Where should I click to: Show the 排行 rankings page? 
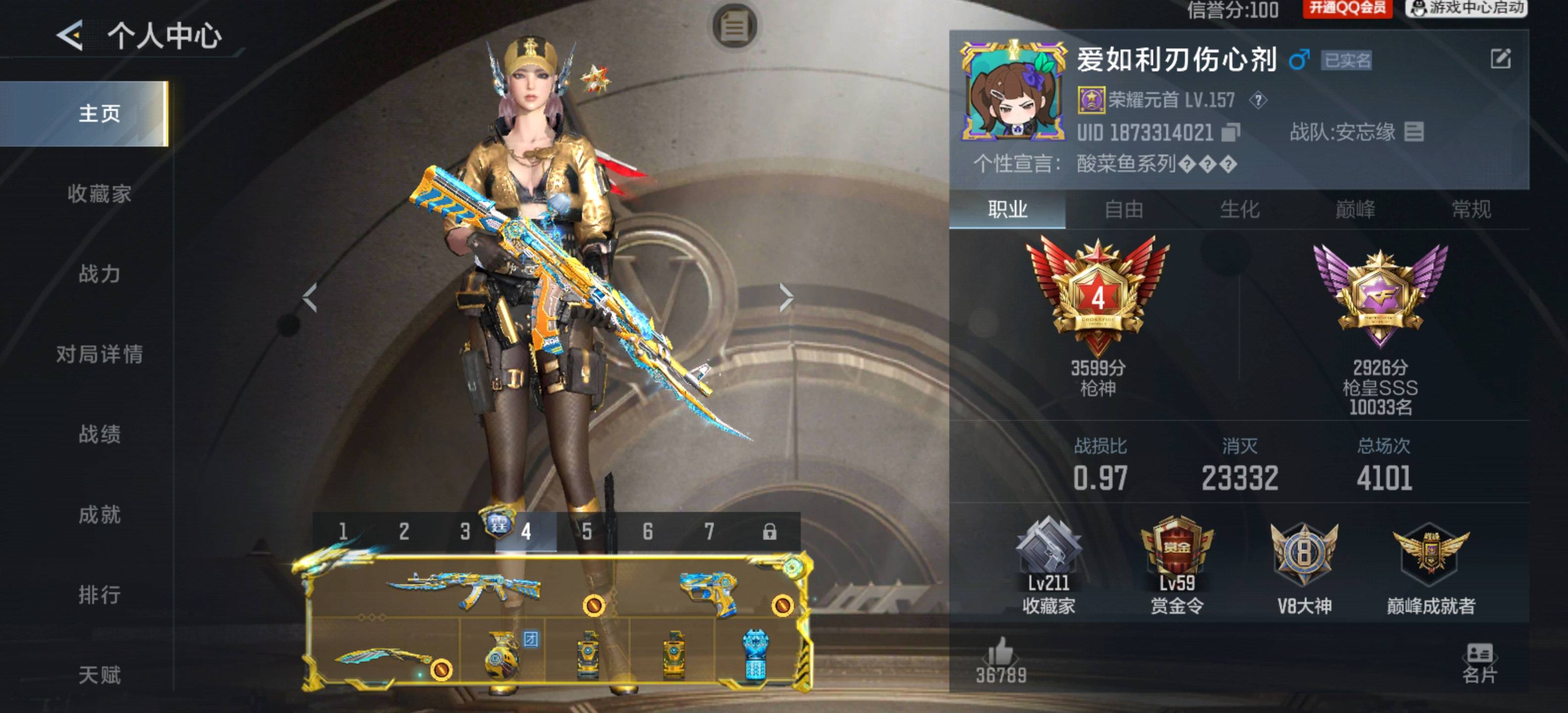click(x=99, y=594)
